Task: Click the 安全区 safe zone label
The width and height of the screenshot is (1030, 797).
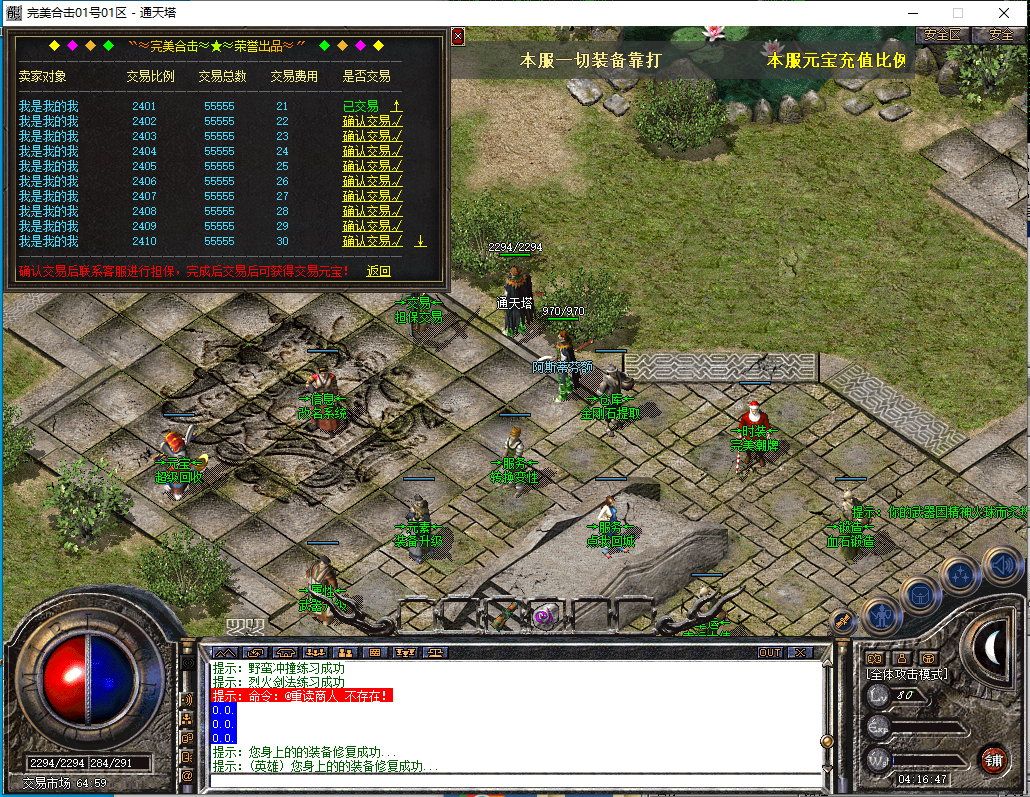Action: 942,34
